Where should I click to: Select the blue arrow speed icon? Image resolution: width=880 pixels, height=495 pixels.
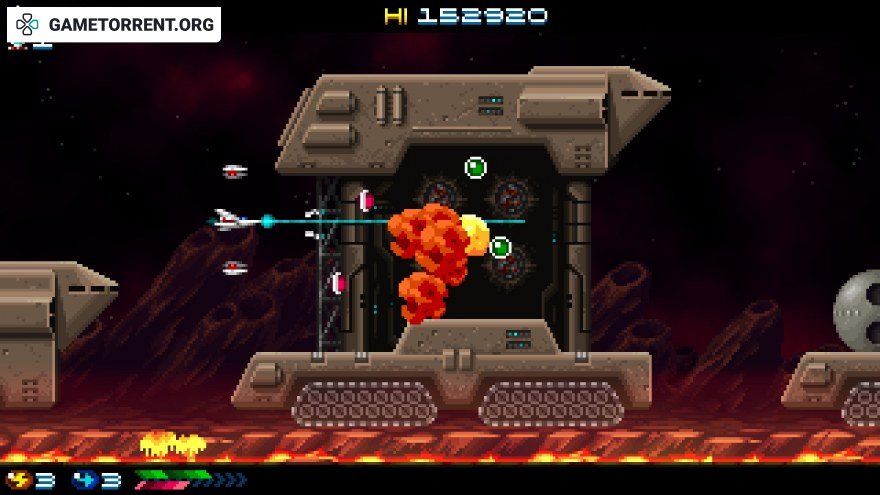coord(84,480)
